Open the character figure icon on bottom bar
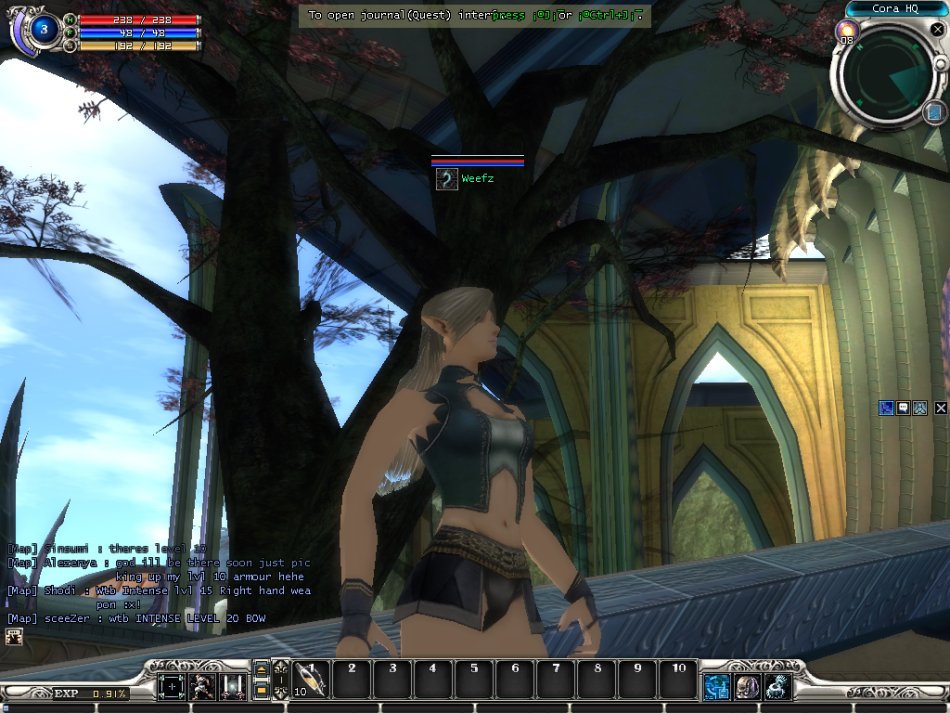The width and height of the screenshot is (950, 713). 203,687
